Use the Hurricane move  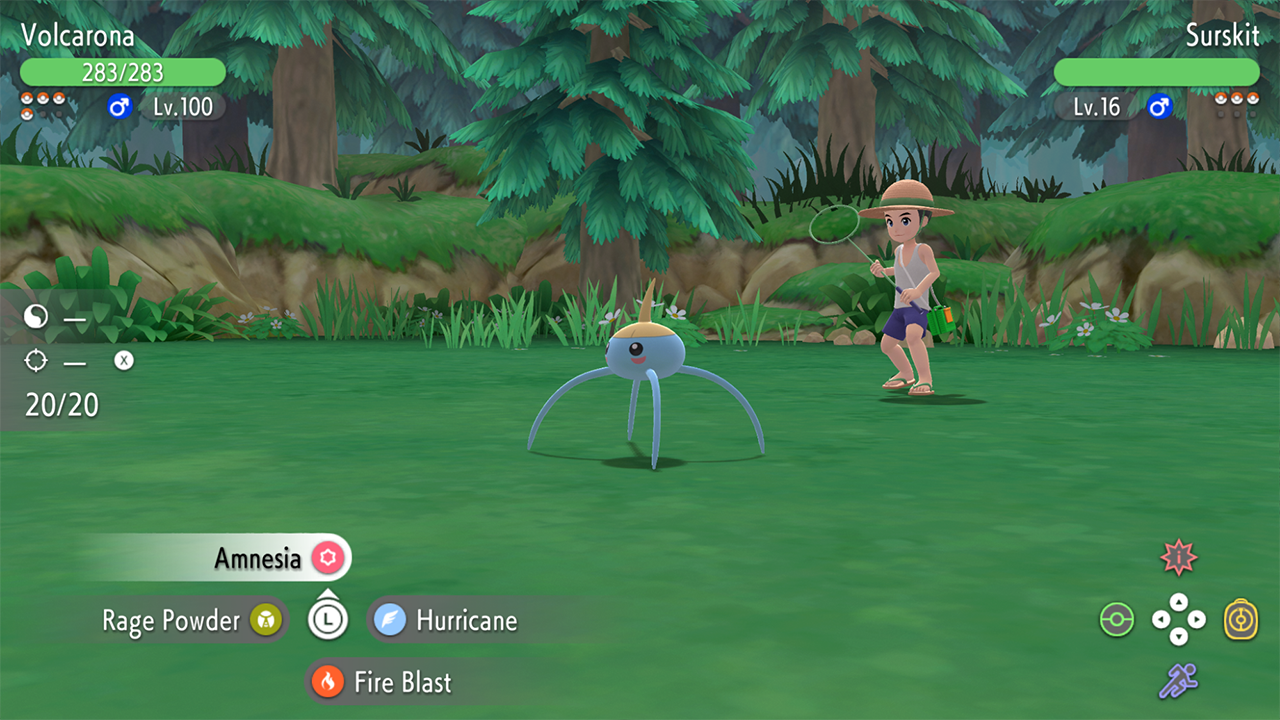tap(466, 621)
